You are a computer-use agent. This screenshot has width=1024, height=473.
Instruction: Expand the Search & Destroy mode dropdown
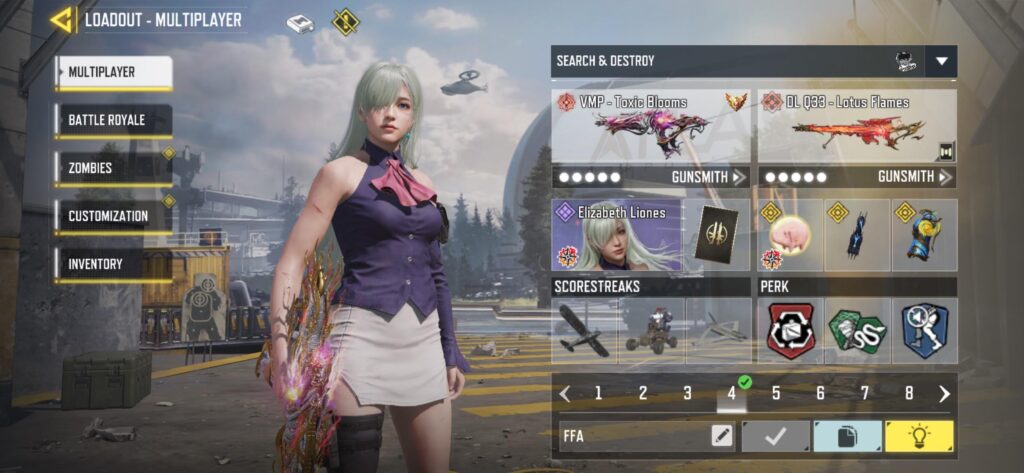(x=941, y=61)
